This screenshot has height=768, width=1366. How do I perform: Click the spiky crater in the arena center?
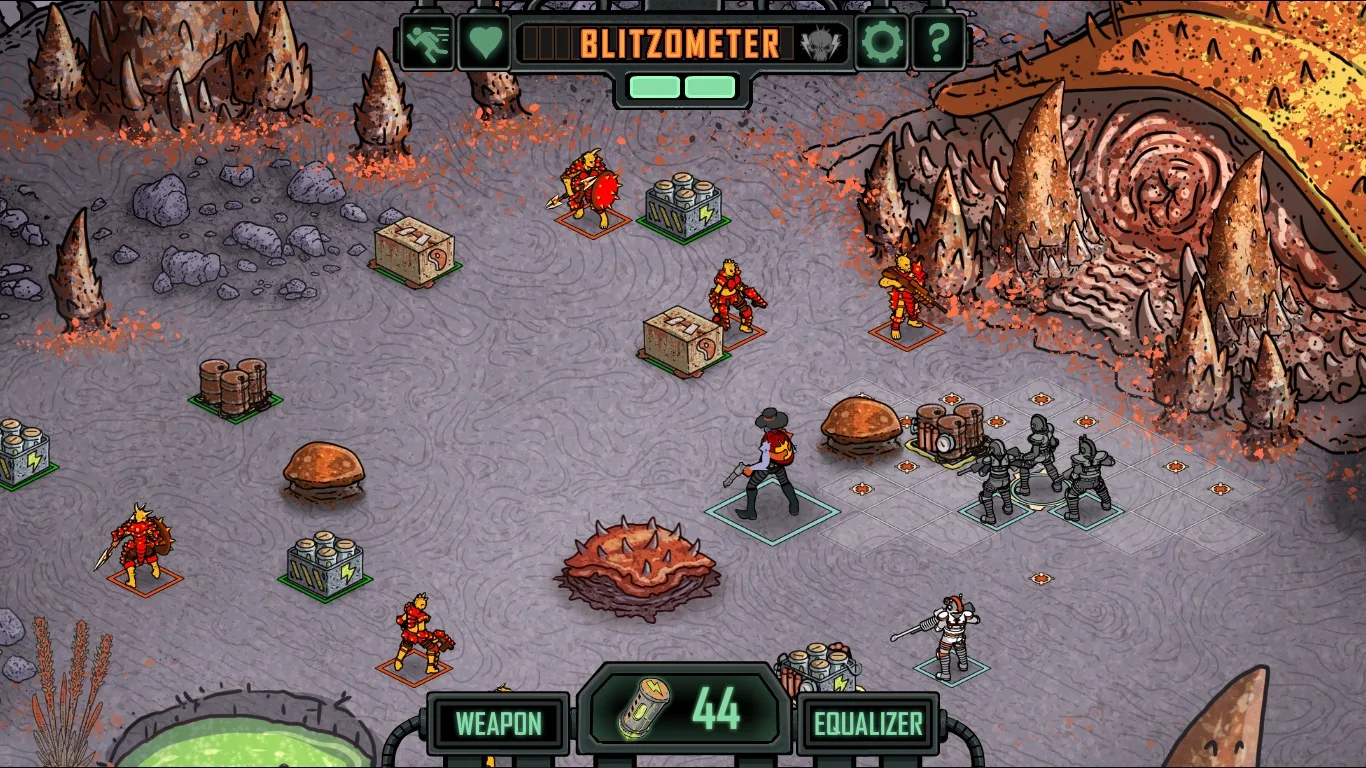638,565
